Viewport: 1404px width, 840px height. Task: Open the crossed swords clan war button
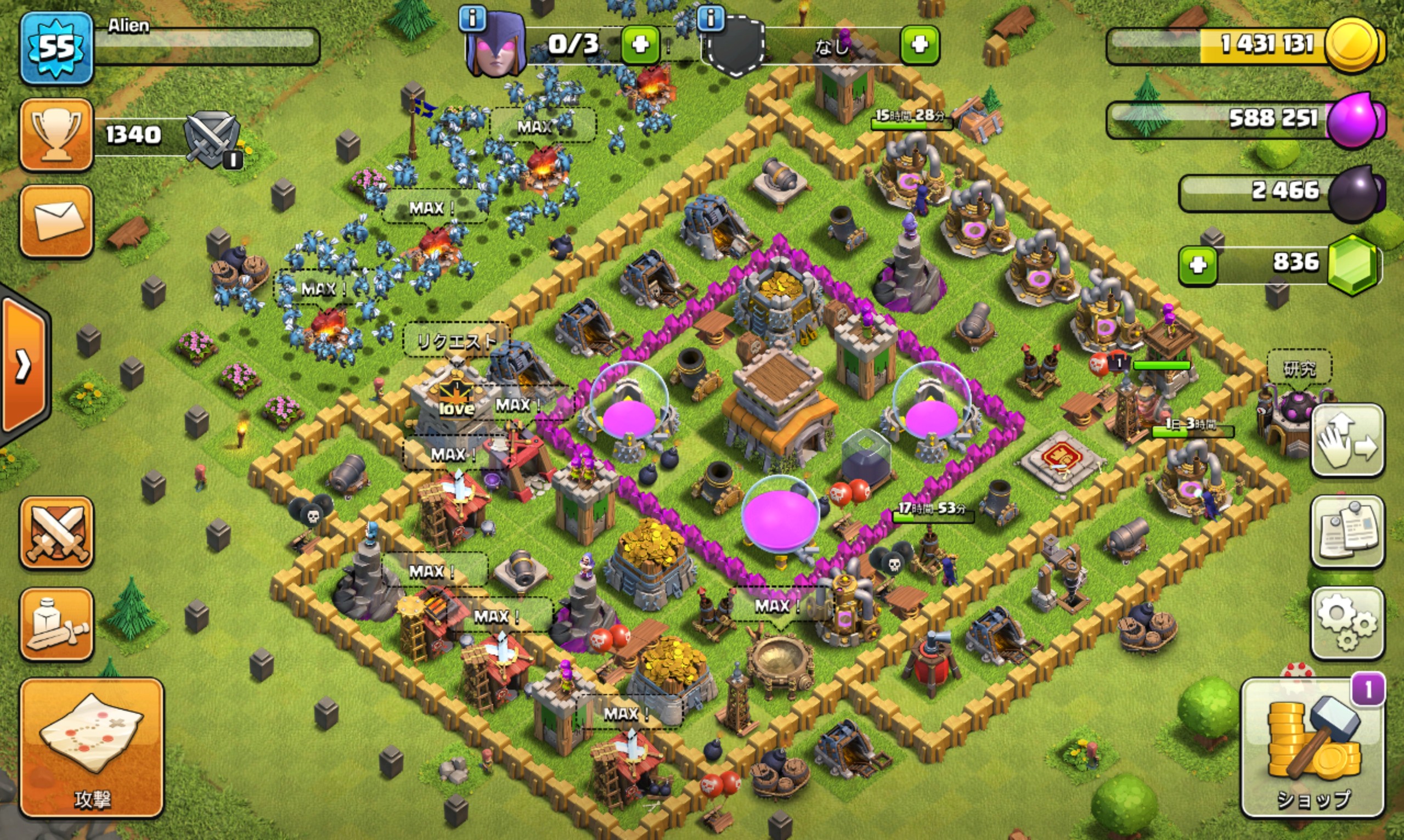[x=56, y=532]
